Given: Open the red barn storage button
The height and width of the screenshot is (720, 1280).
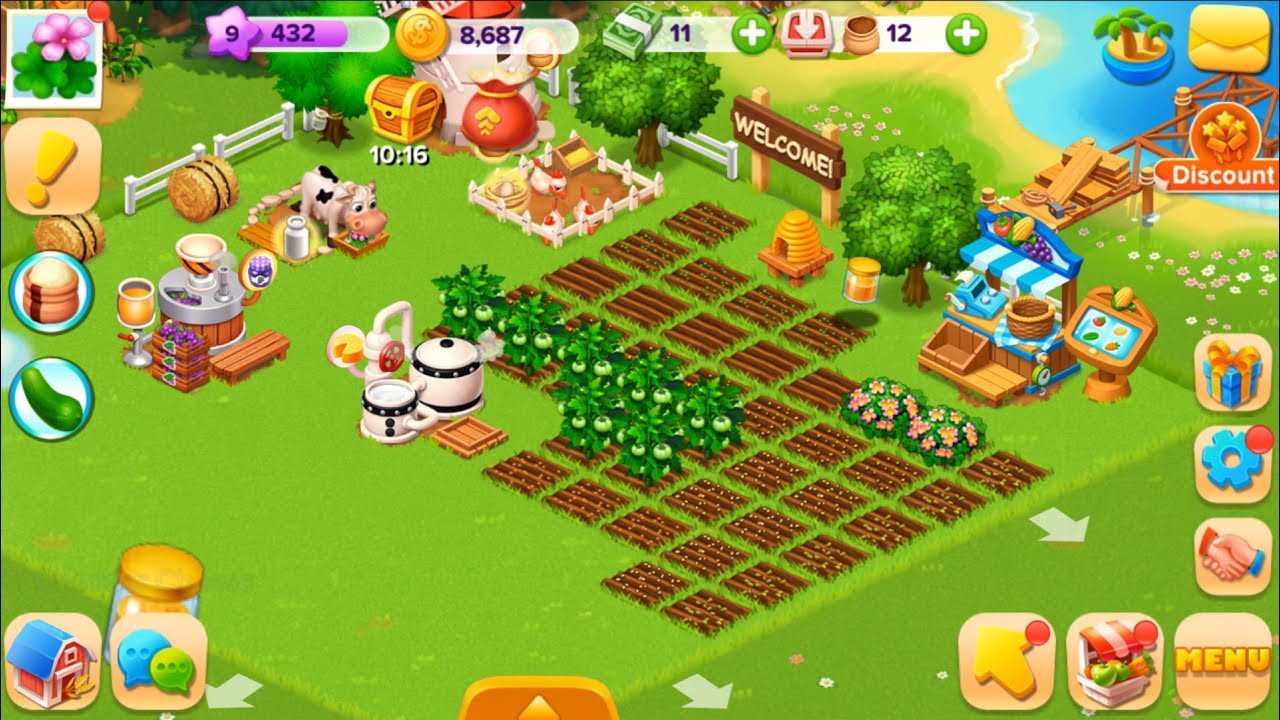Looking at the screenshot, I should point(52,661).
